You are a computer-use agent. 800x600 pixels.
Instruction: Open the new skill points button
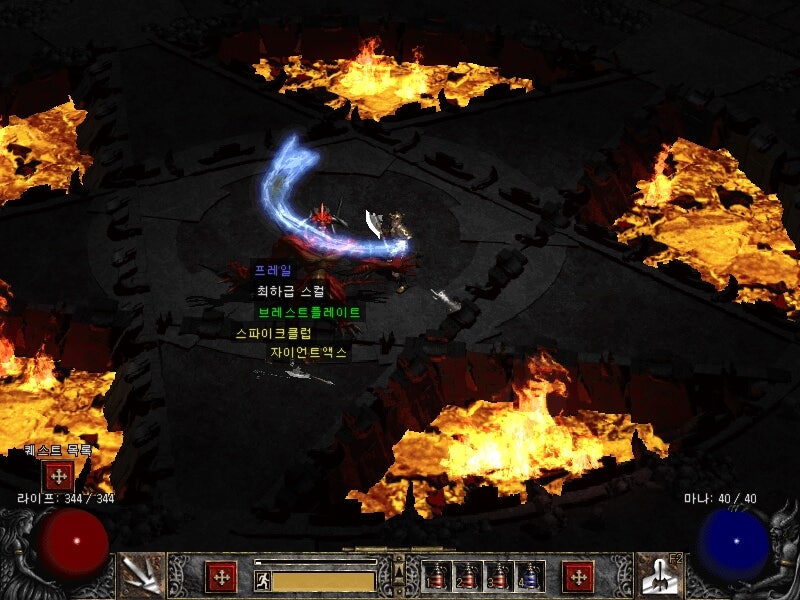point(578,577)
